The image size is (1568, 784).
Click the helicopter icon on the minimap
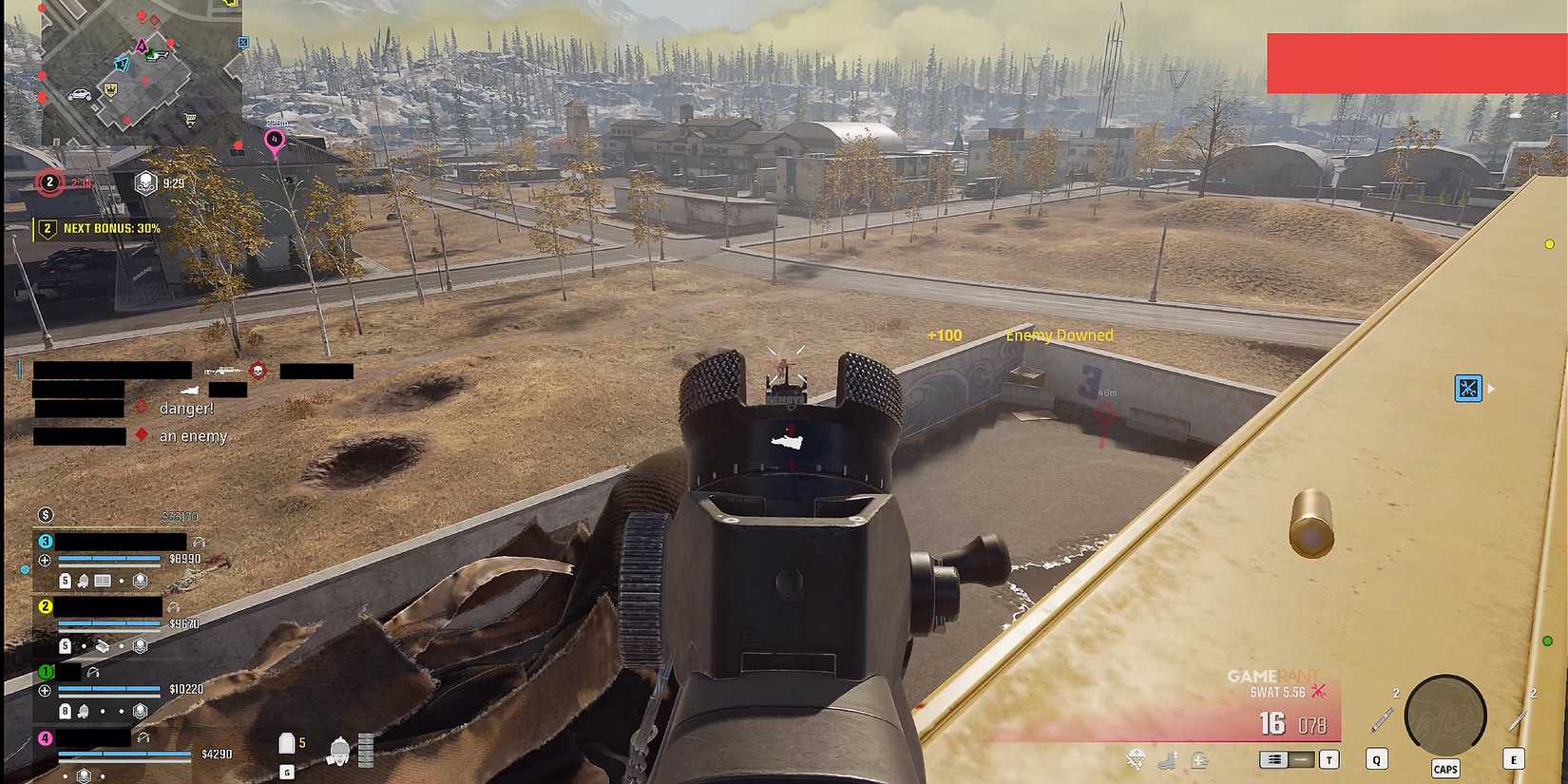(156, 55)
